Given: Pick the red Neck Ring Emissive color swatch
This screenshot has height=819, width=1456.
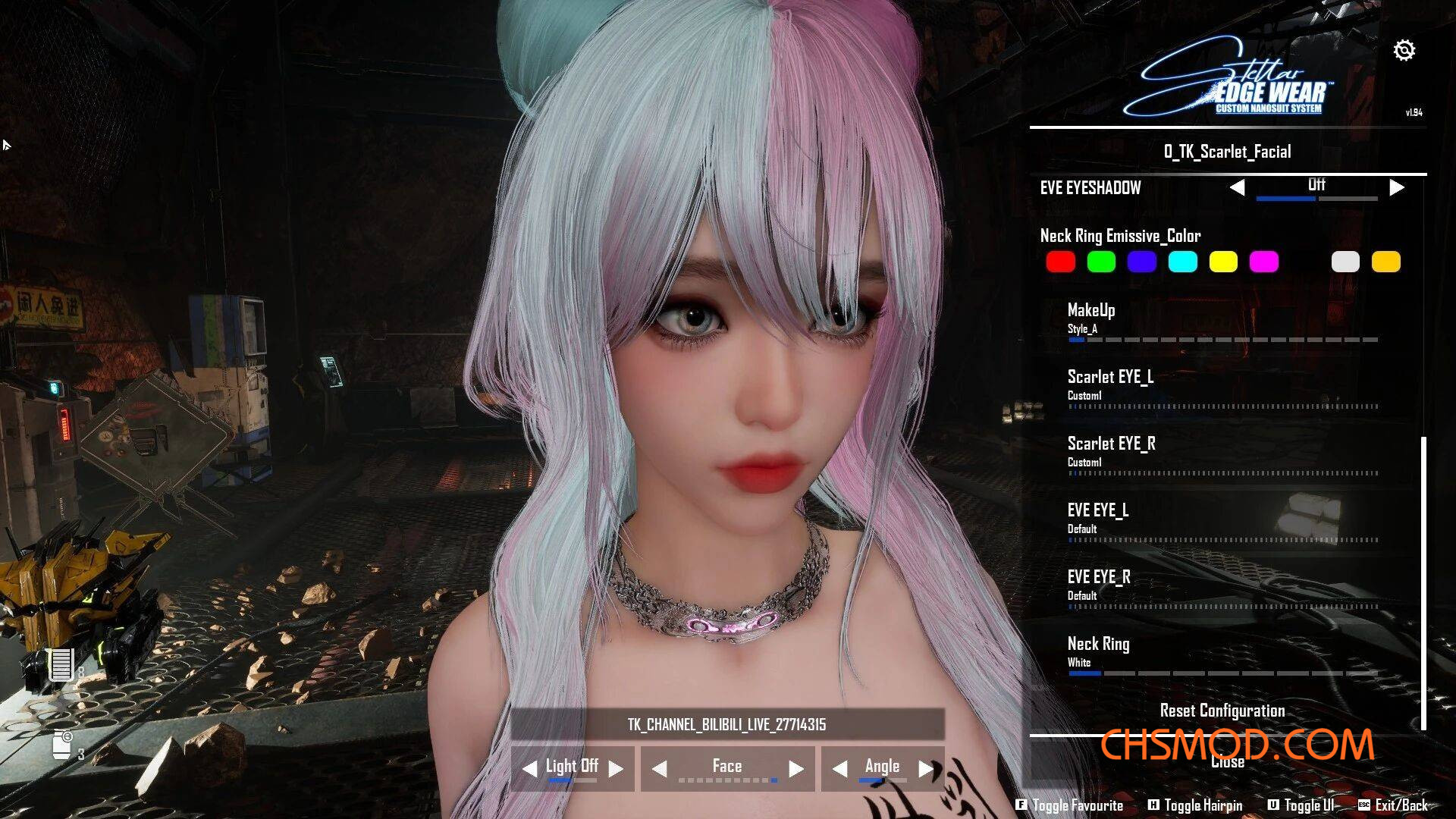Looking at the screenshot, I should (x=1060, y=262).
